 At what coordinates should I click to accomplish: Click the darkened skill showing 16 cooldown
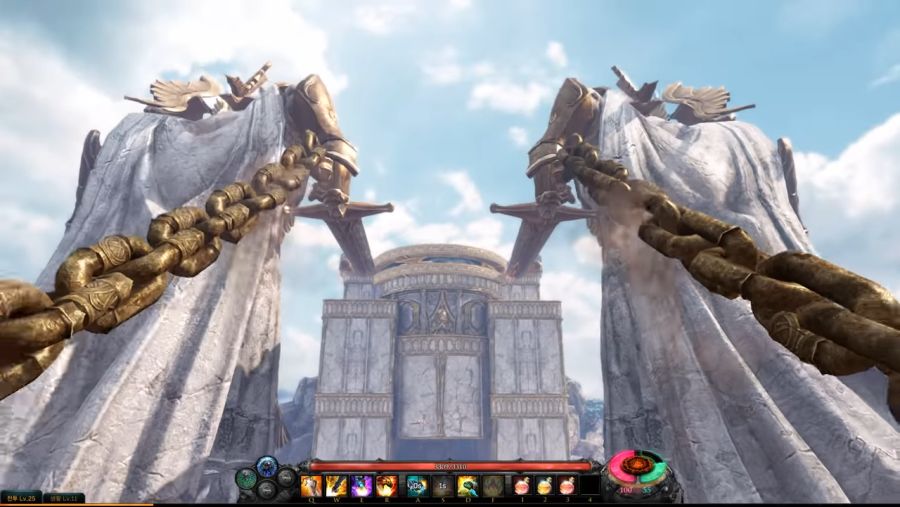click(442, 486)
